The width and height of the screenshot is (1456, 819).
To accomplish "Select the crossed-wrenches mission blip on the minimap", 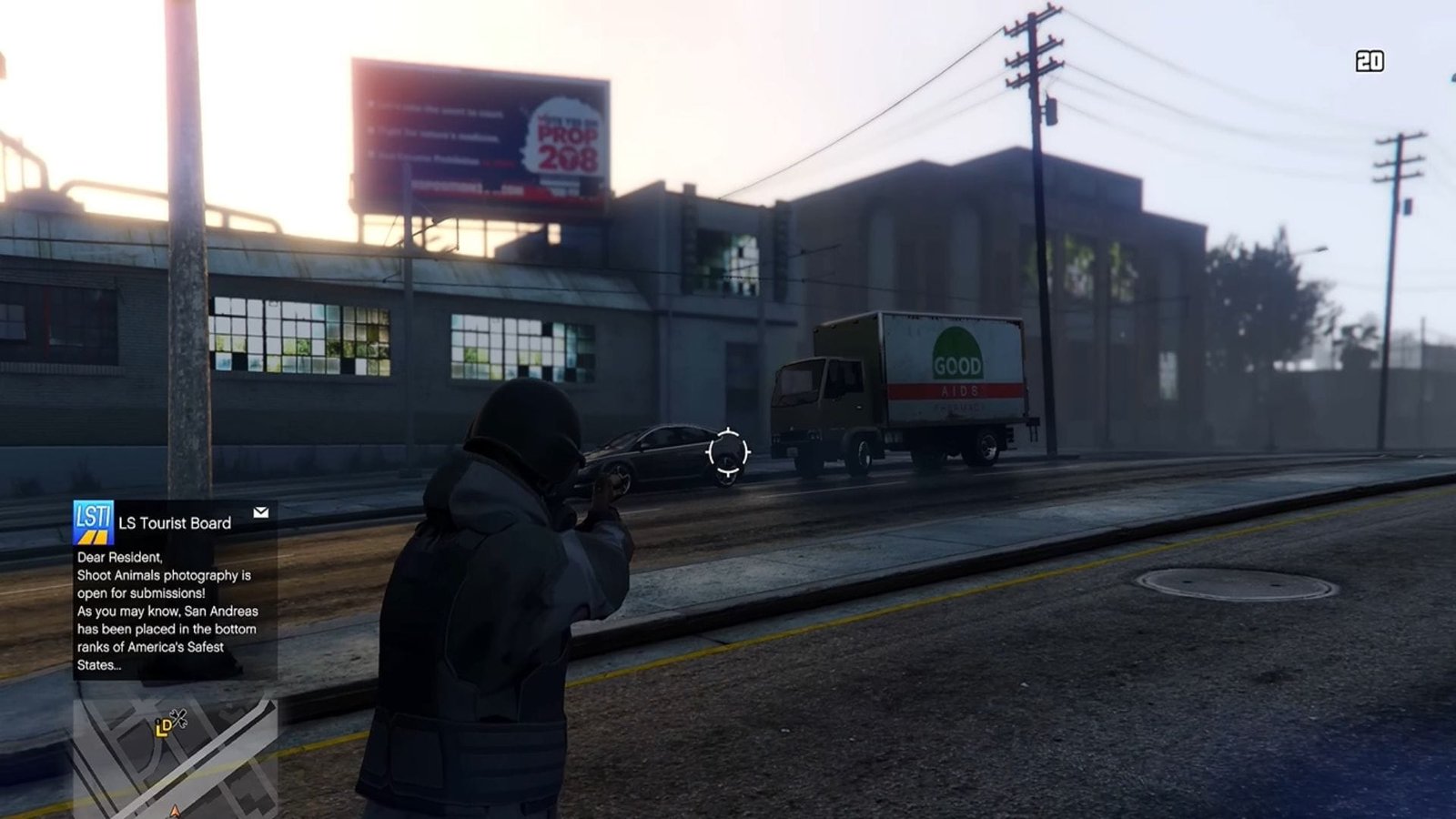I will pos(179,718).
